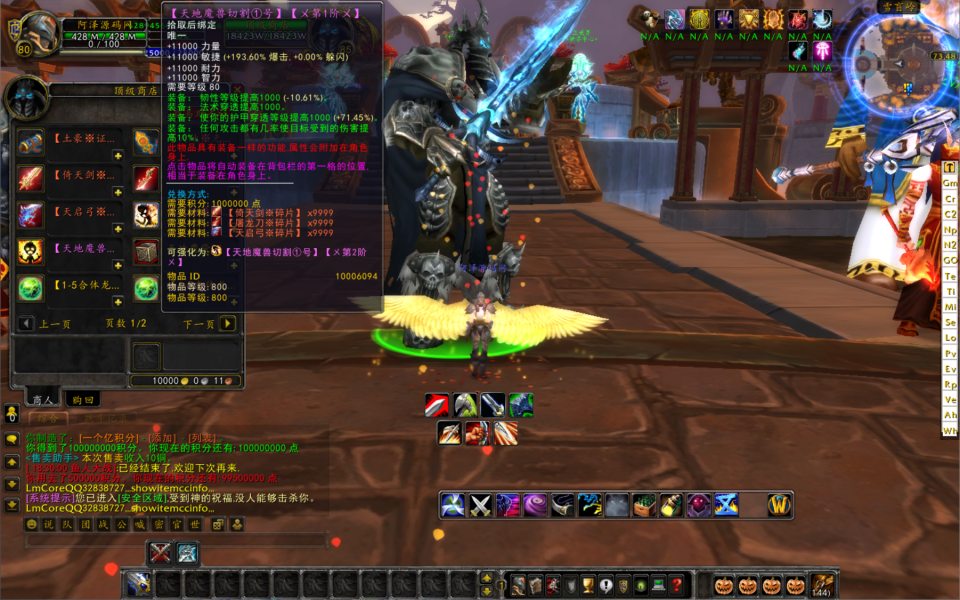Open the backpack bag slot
This screenshot has width=960, height=600.
tap(823, 585)
